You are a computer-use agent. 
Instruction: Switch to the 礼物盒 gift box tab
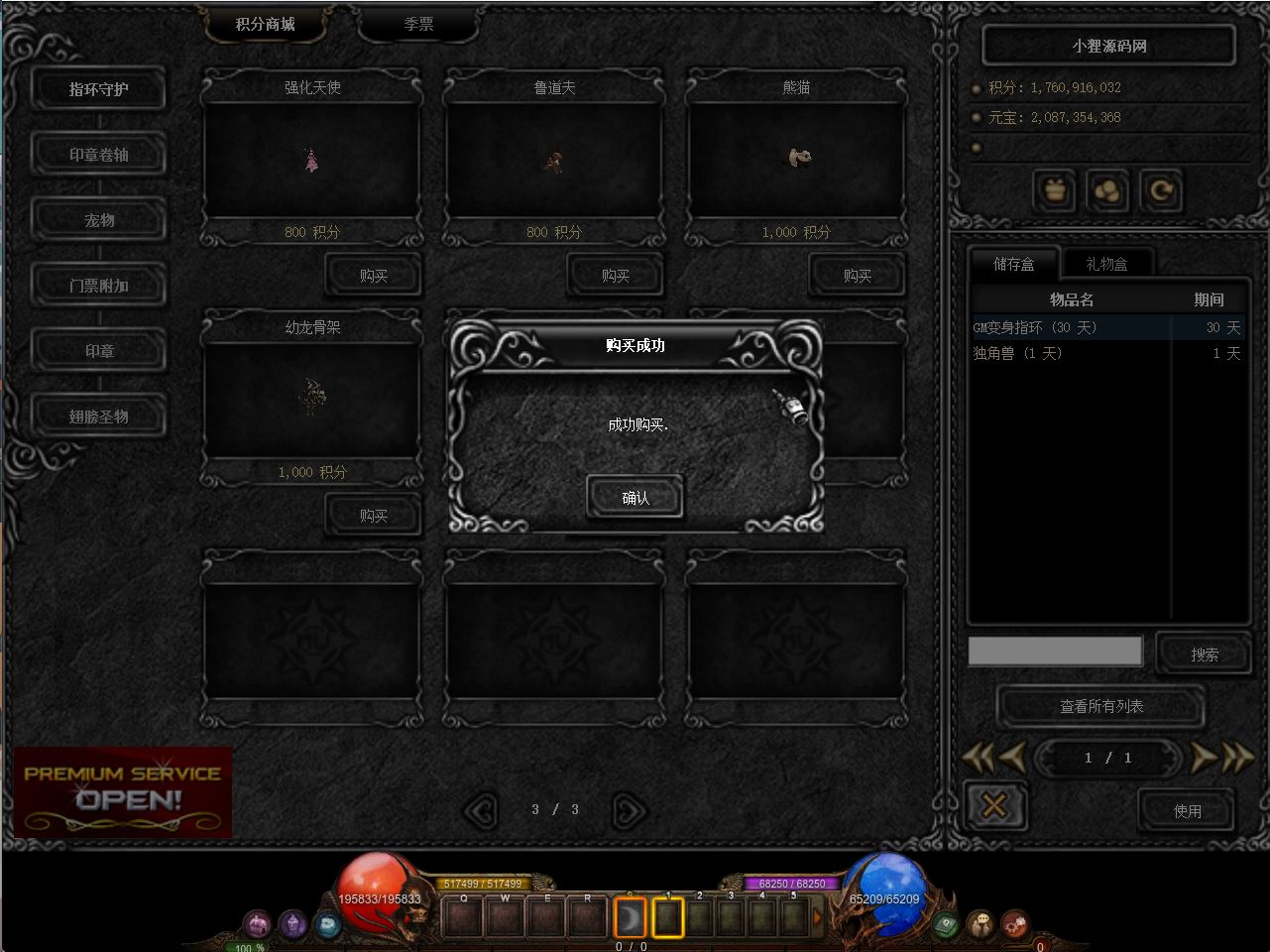[1106, 264]
